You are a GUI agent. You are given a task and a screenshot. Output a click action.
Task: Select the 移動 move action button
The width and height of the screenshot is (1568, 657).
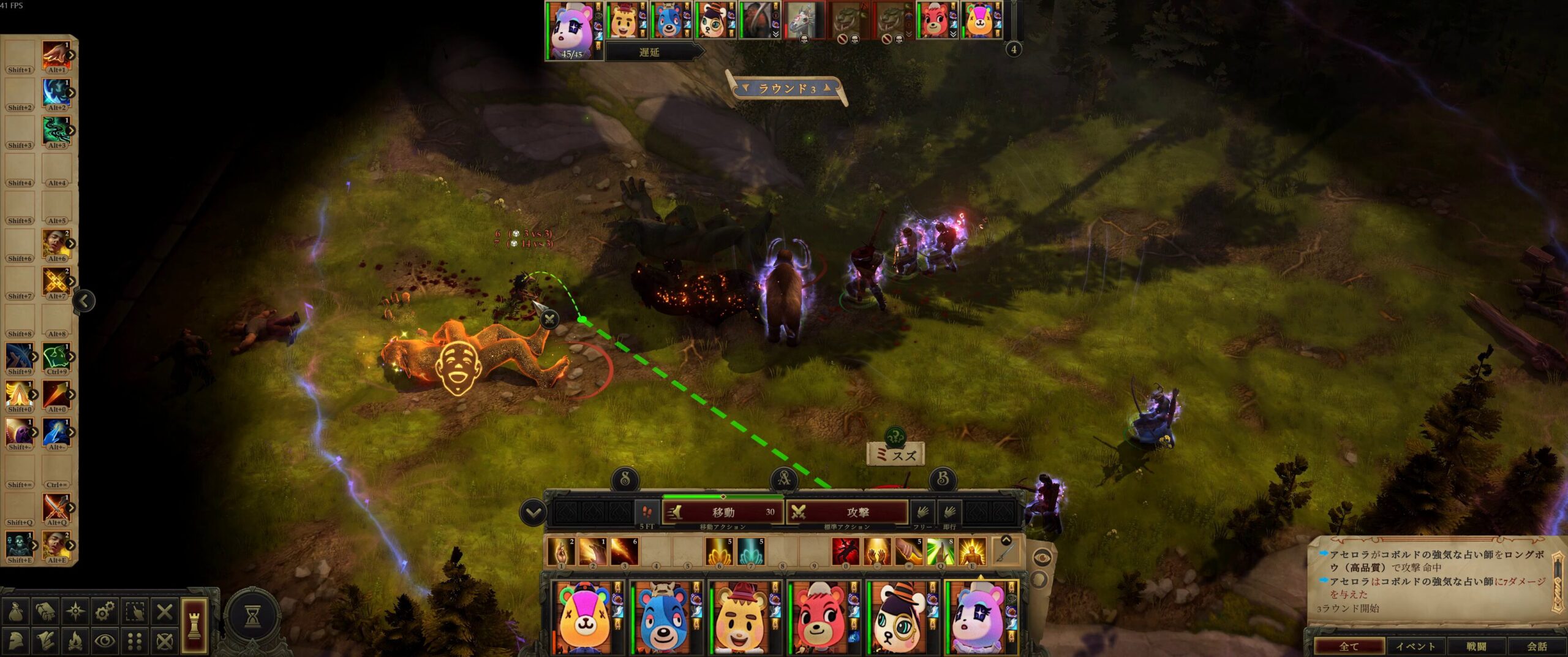click(723, 512)
